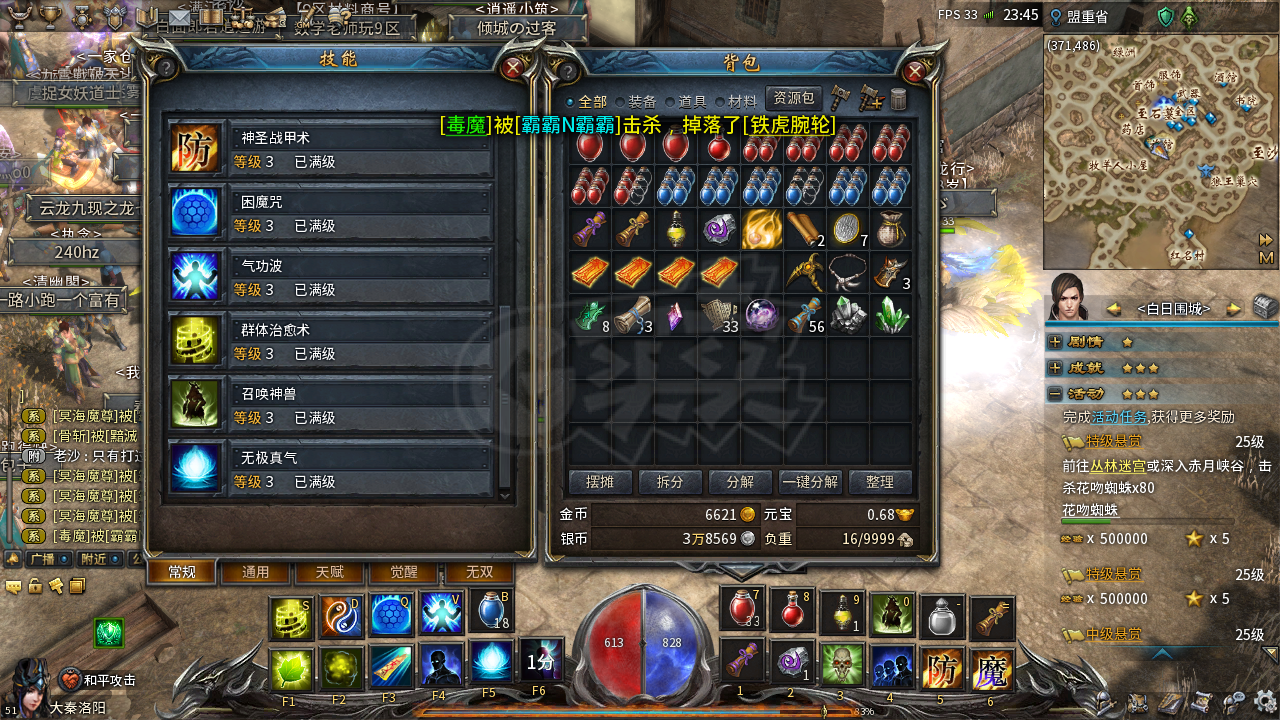Screen dimensions: 1280x720
Task: Click the 一键分解 one-click dismantle button
Action: [810, 482]
